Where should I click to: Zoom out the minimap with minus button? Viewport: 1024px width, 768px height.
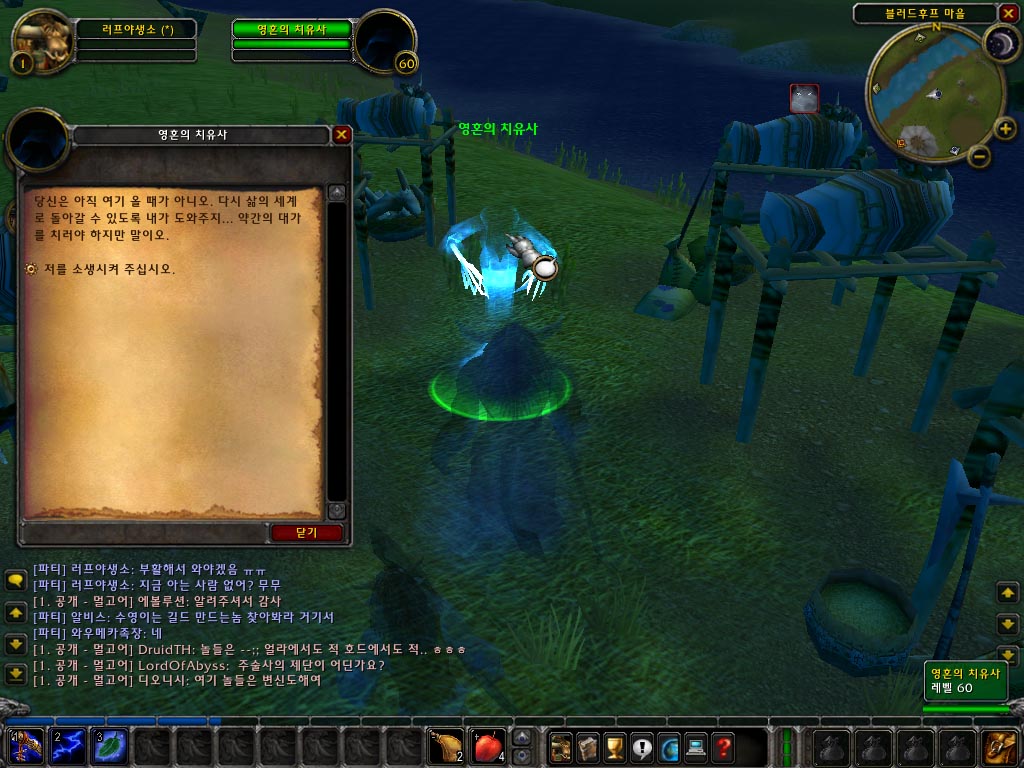click(x=980, y=156)
